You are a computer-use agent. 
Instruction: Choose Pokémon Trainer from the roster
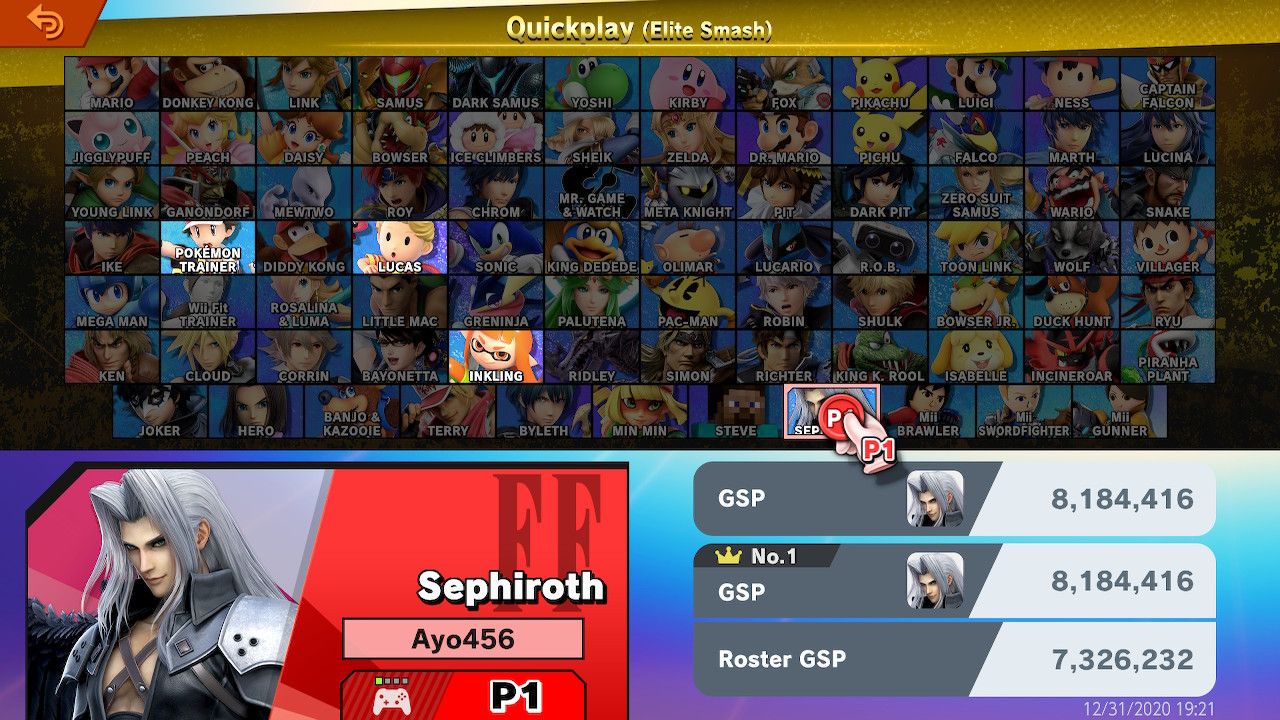click(207, 250)
